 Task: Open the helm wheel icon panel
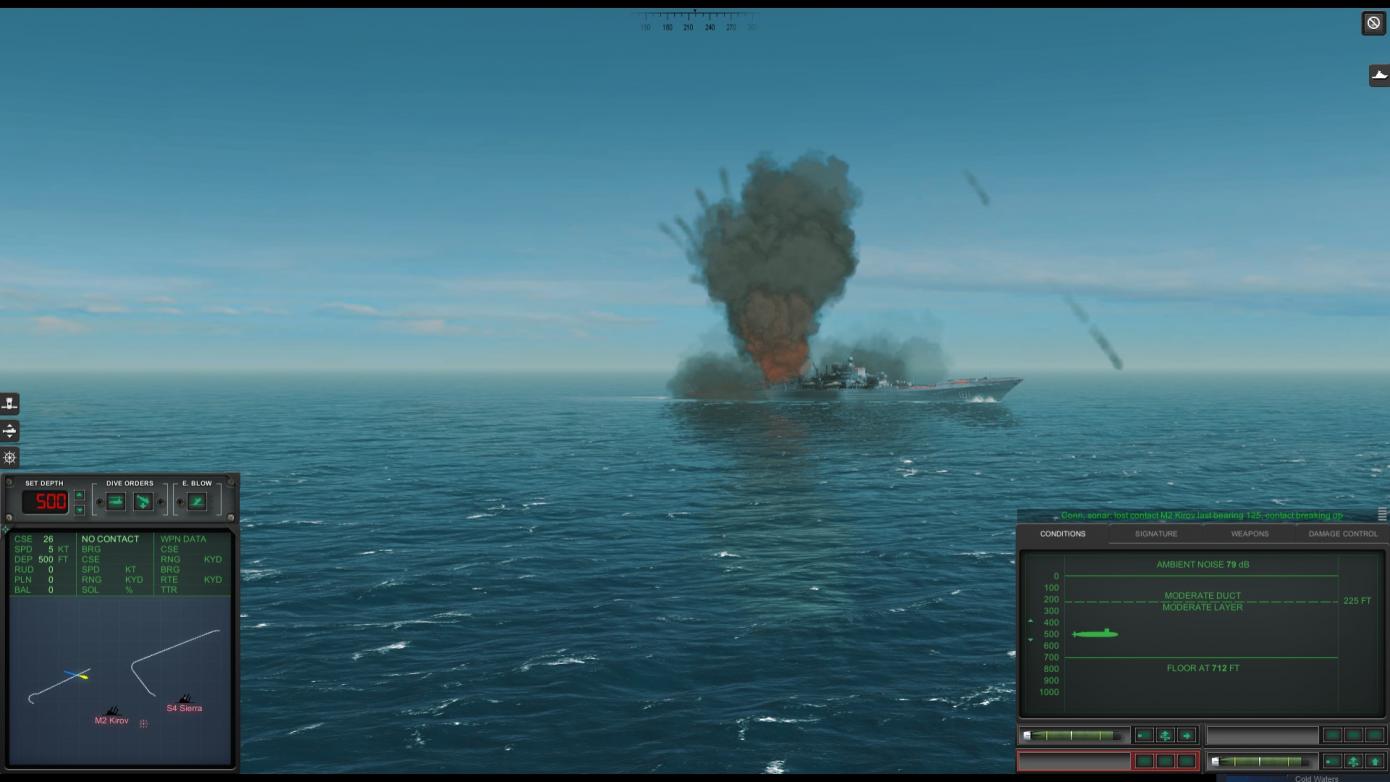(10, 457)
